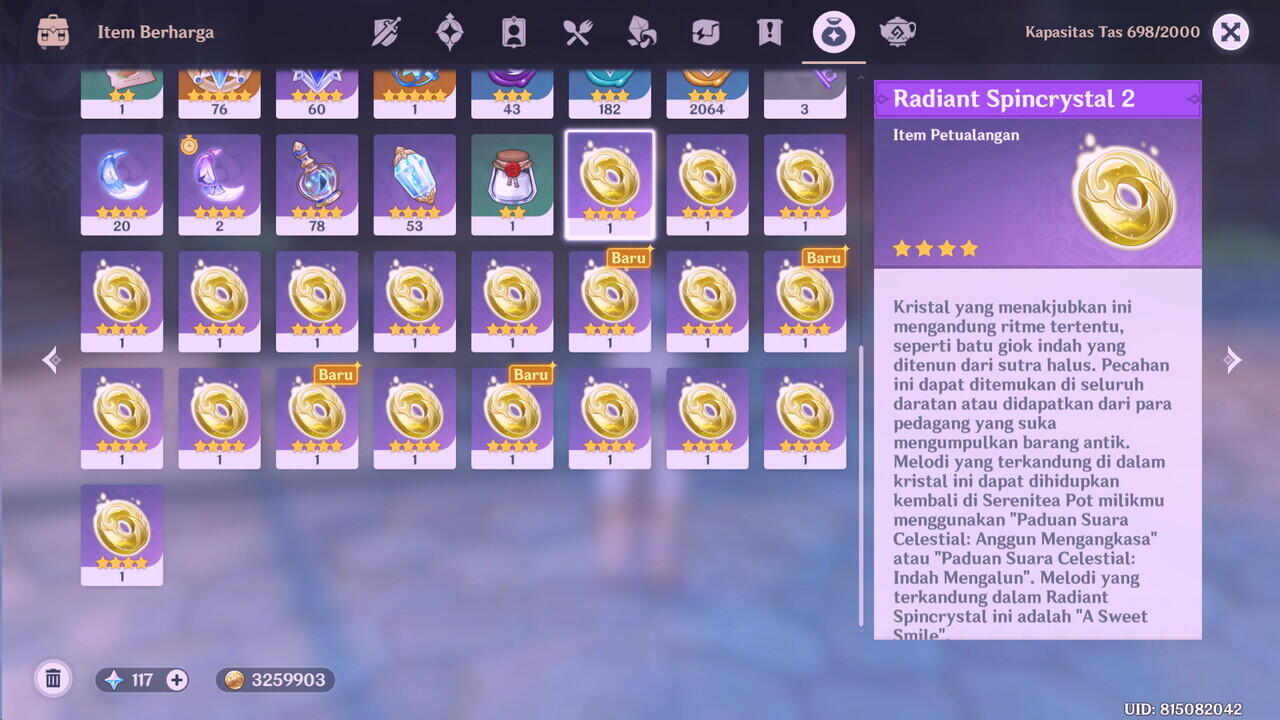Image resolution: width=1280 pixels, height=720 pixels.
Task: Open the Artifacts tab
Action: click(x=450, y=32)
